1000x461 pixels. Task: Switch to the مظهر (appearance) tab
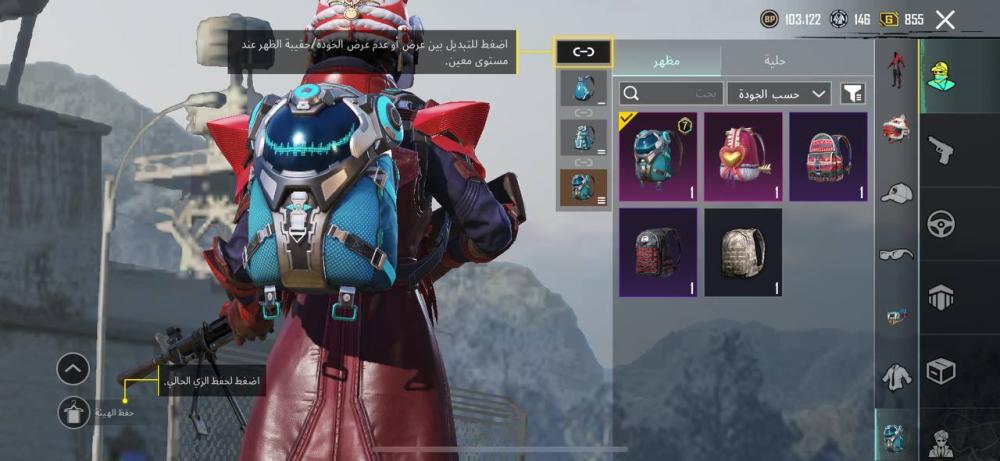[x=667, y=60]
